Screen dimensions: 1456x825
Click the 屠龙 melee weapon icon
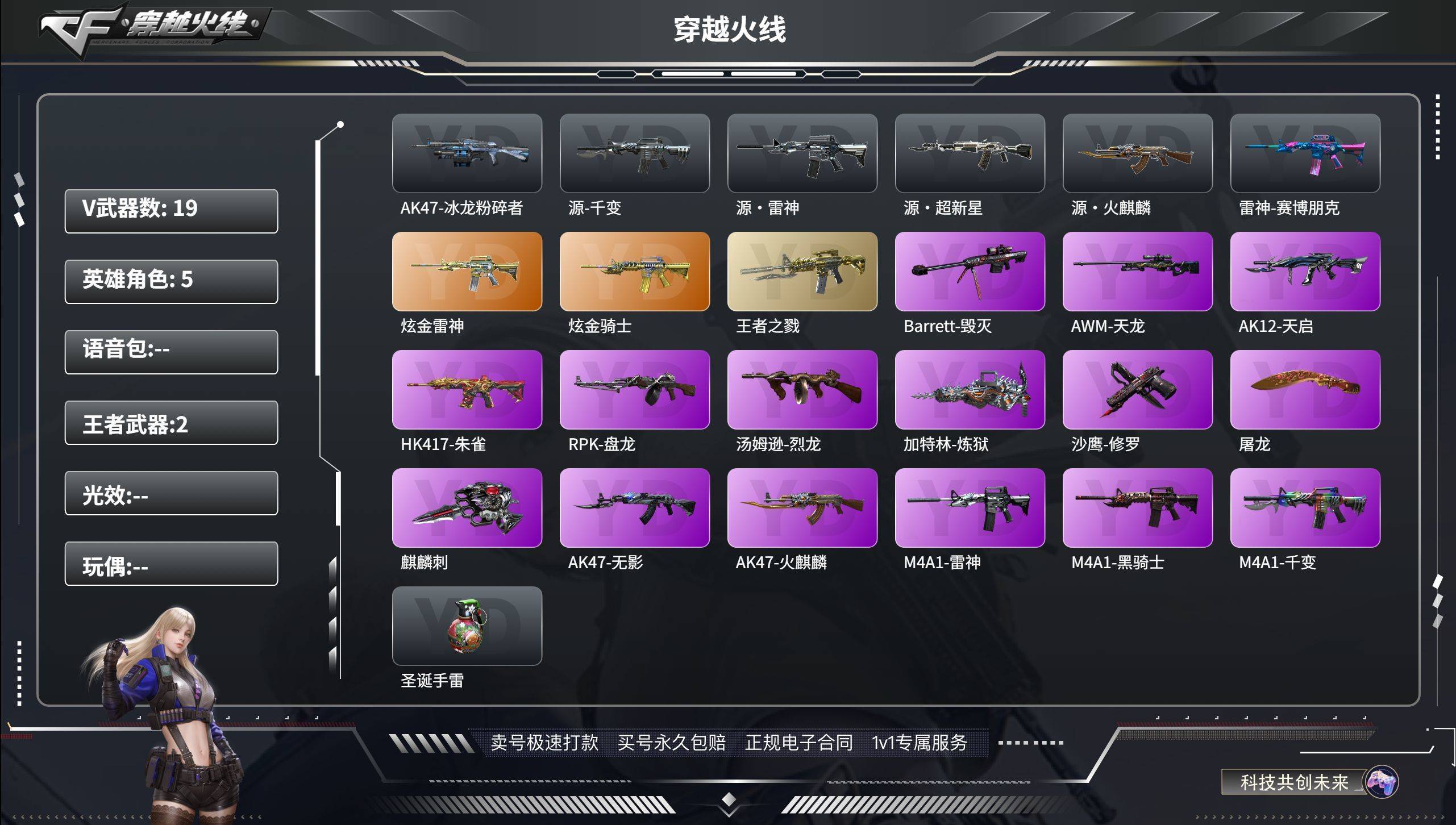[1304, 390]
